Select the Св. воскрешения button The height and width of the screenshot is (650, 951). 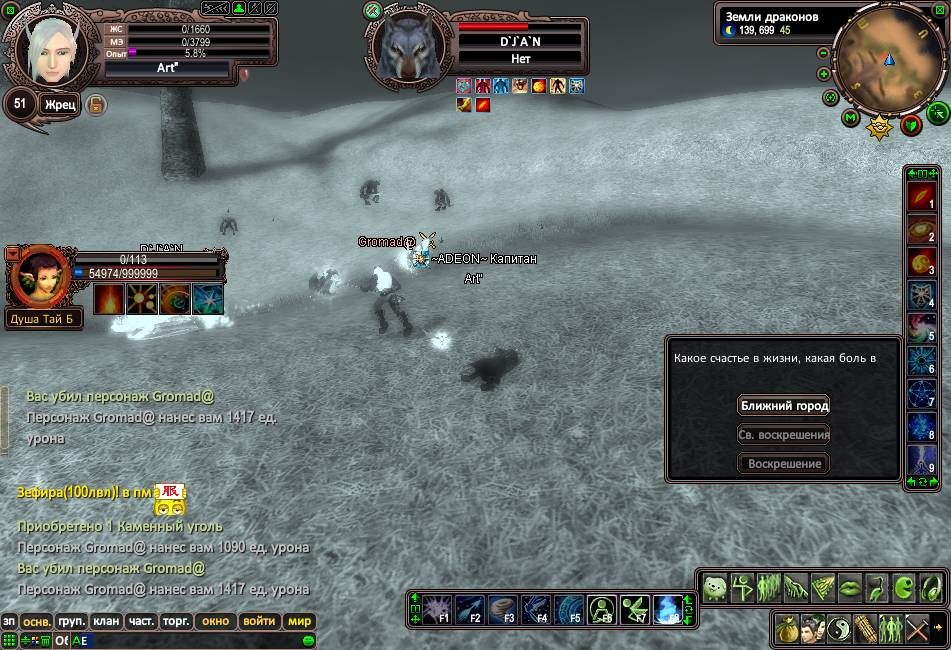(x=784, y=435)
